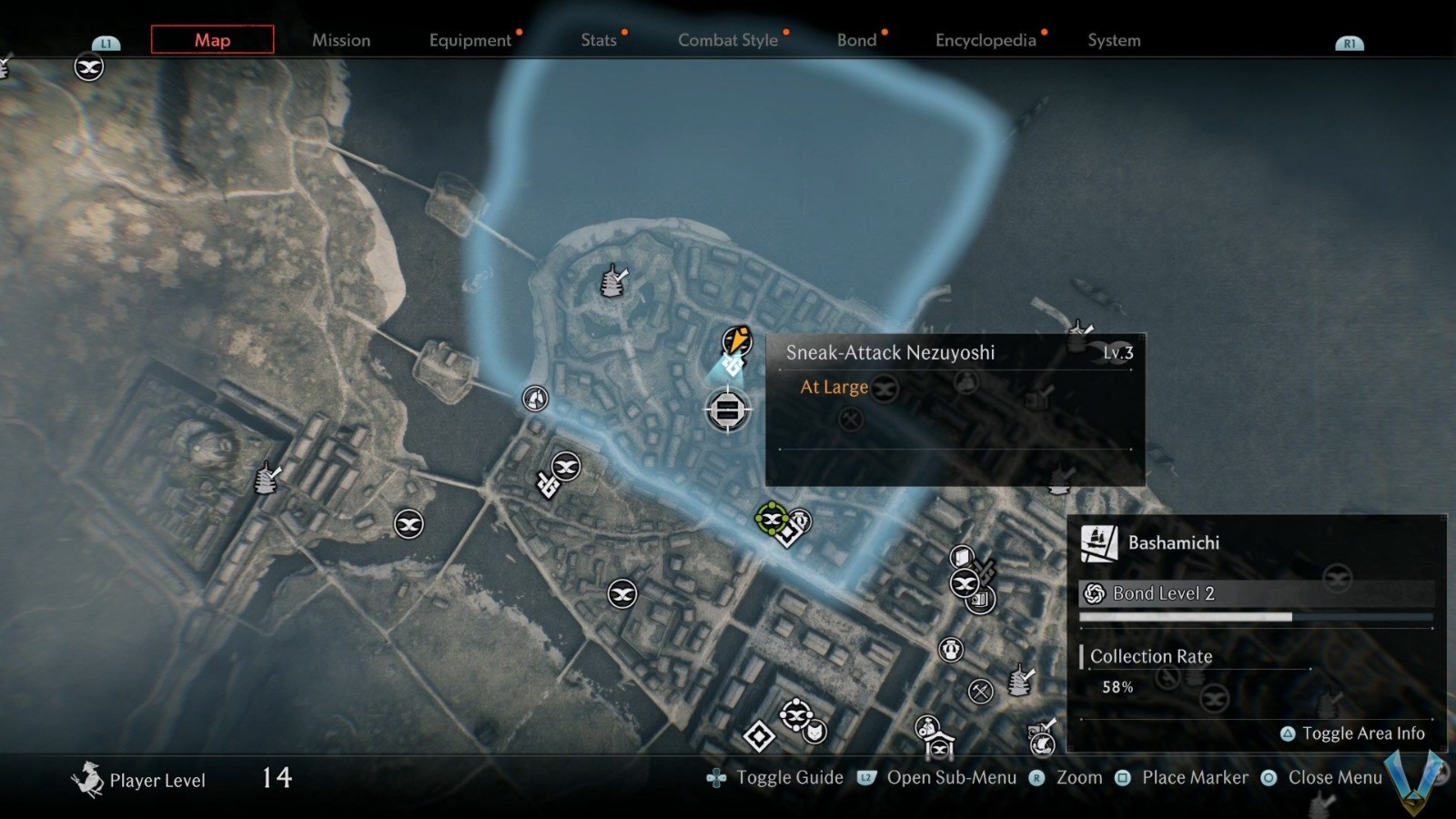Click the bell icon west of the castle area
The image size is (1456, 819).
coord(534,398)
